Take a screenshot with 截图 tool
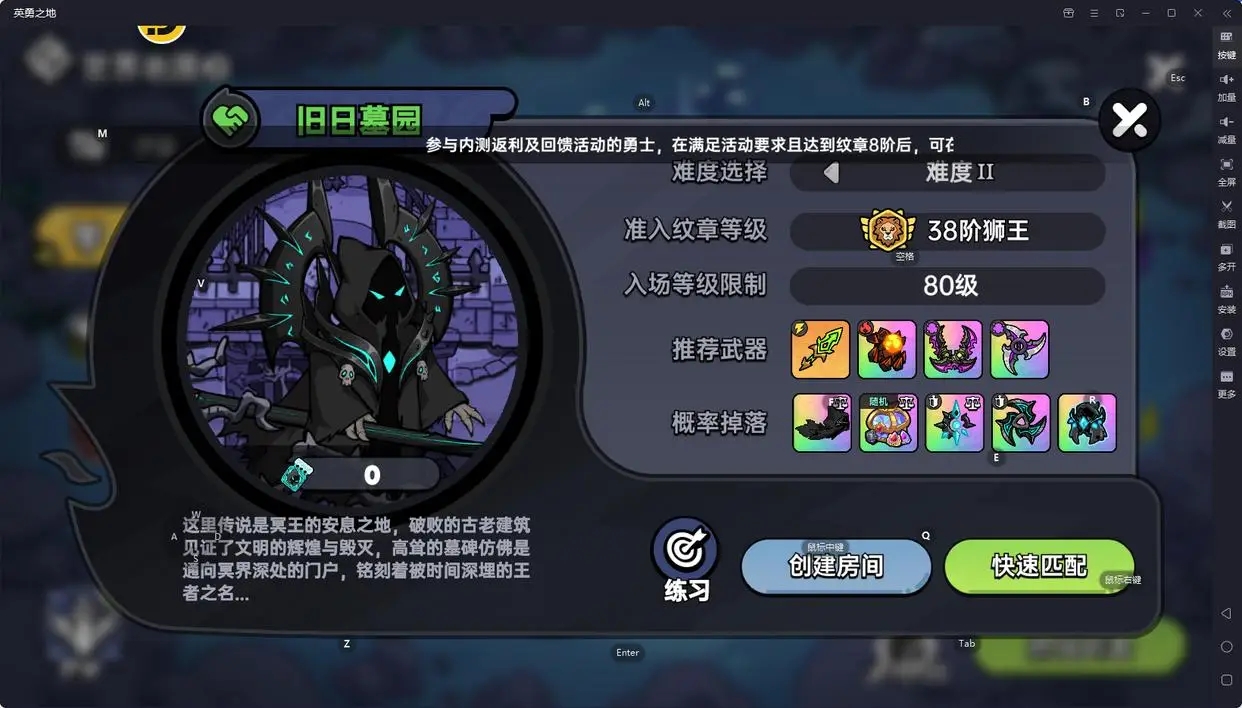The height and width of the screenshot is (708, 1242). click(x=1226, y=213)
